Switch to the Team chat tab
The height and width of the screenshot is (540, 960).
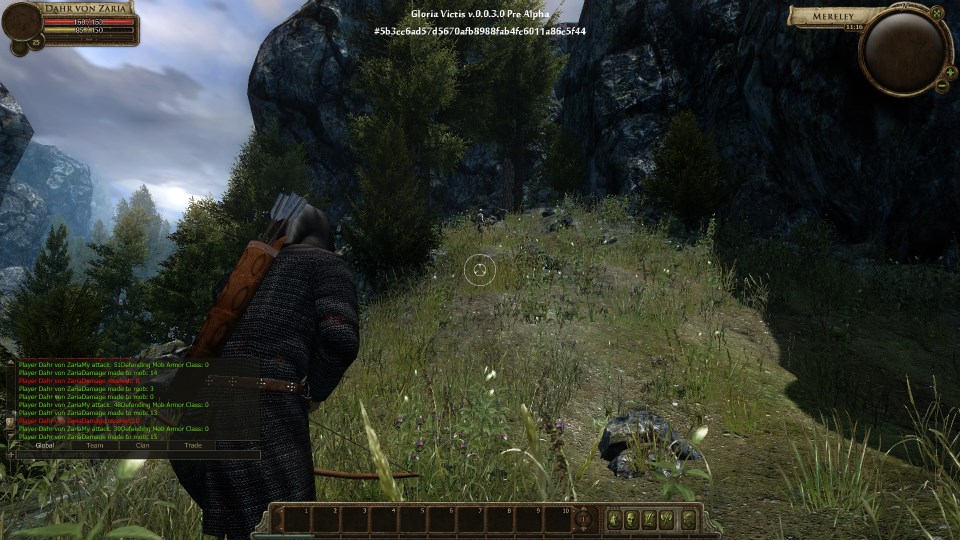tap(95, 445)
